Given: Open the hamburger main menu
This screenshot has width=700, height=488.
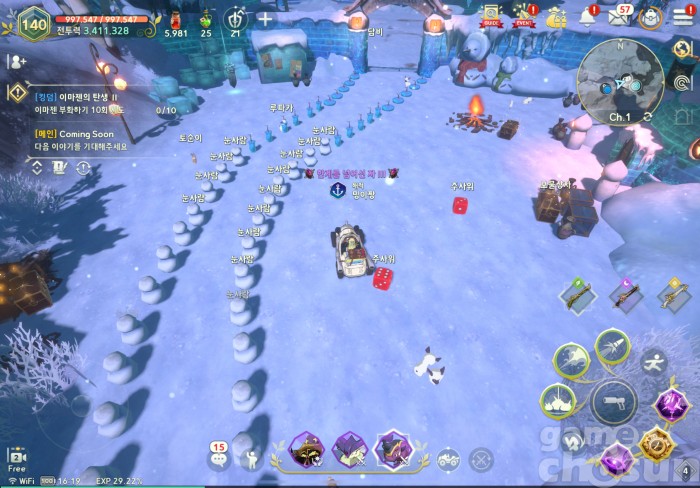Looking at the screenshot, I should (x=682, y=17).
